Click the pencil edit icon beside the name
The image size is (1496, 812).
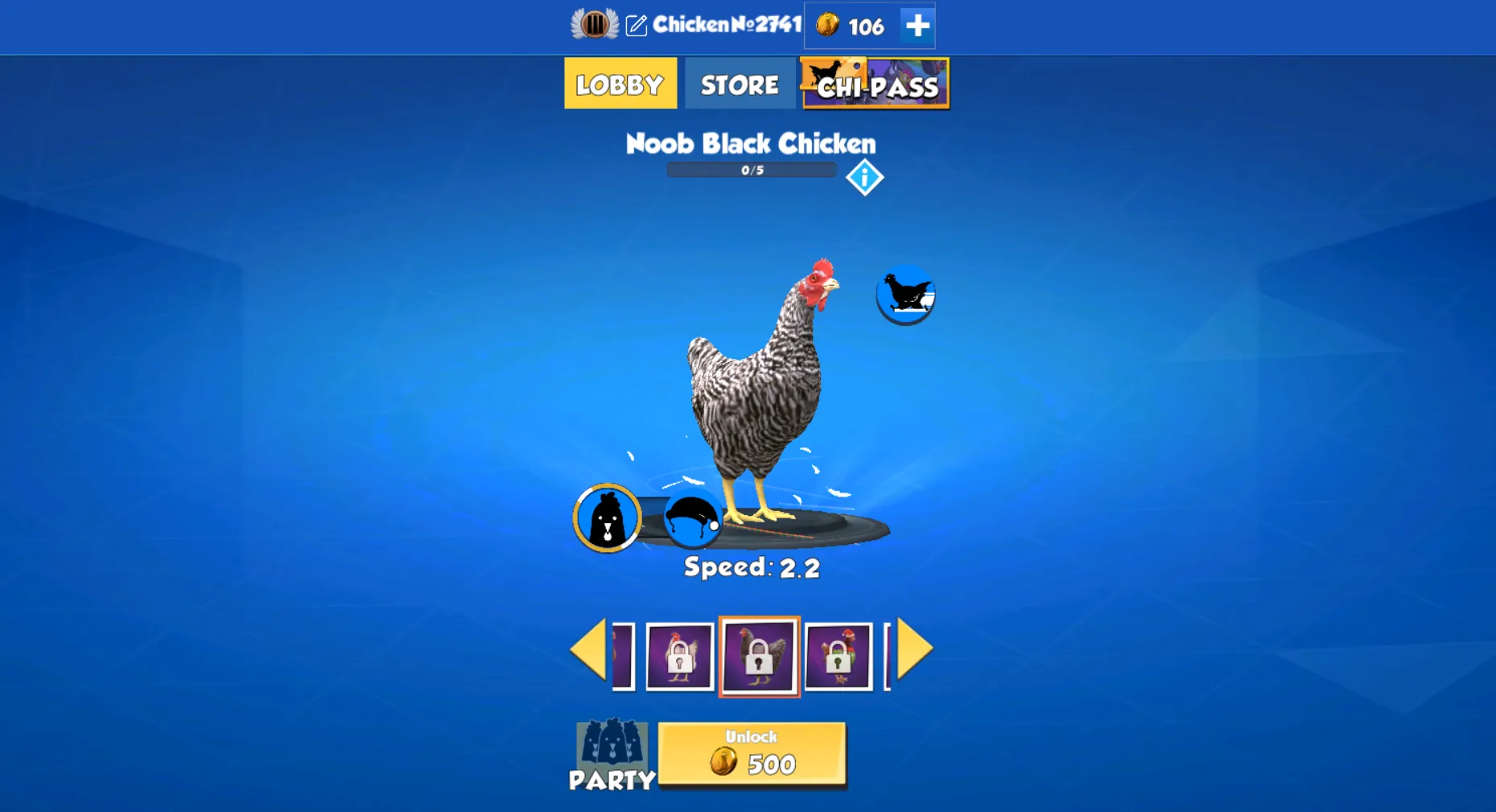tap(637, 25)
